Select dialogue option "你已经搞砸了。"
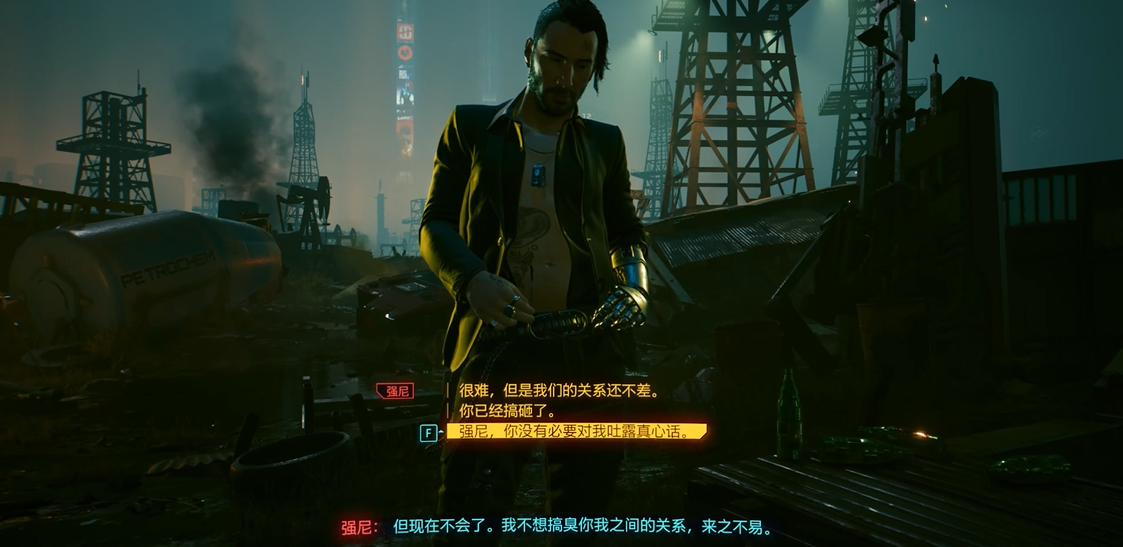The width and height of the screenshot is (1123, 547). (507, 411)
